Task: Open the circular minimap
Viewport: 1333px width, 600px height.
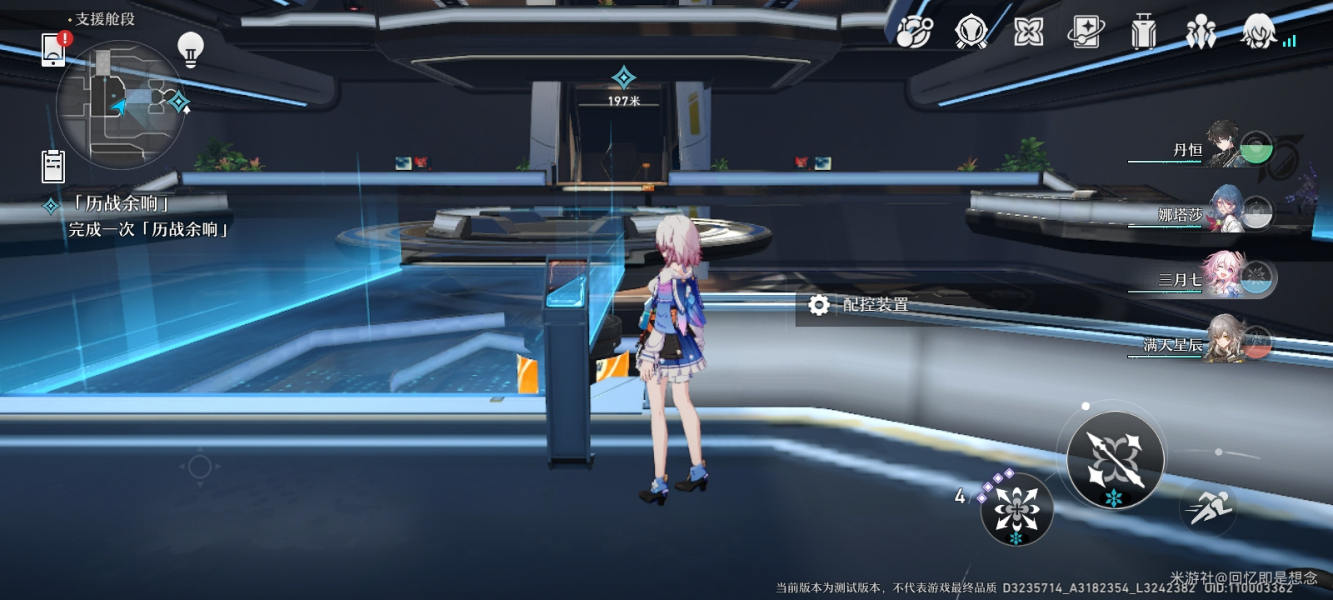Action: pyautogui.click(x=121, y=104)
